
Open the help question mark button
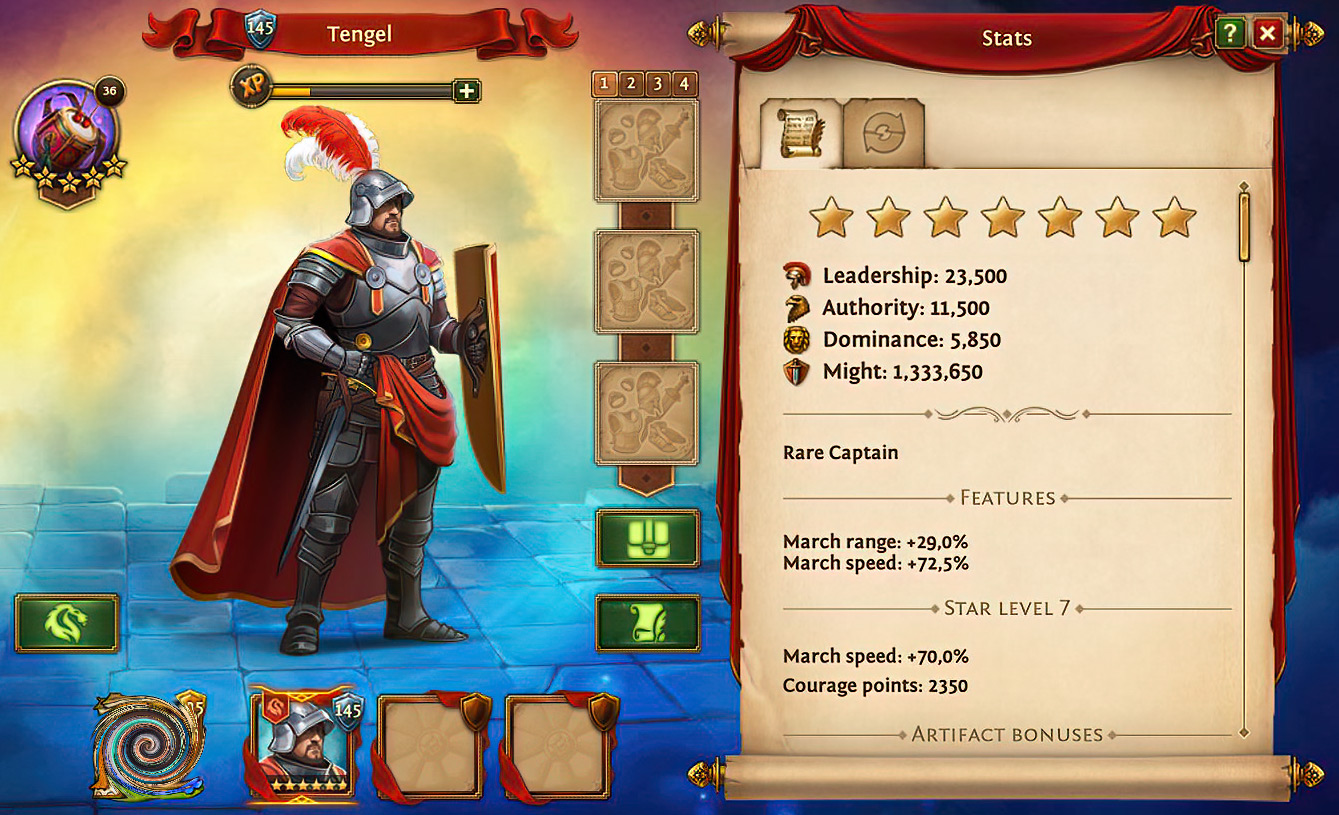[x=1229, y=34]
